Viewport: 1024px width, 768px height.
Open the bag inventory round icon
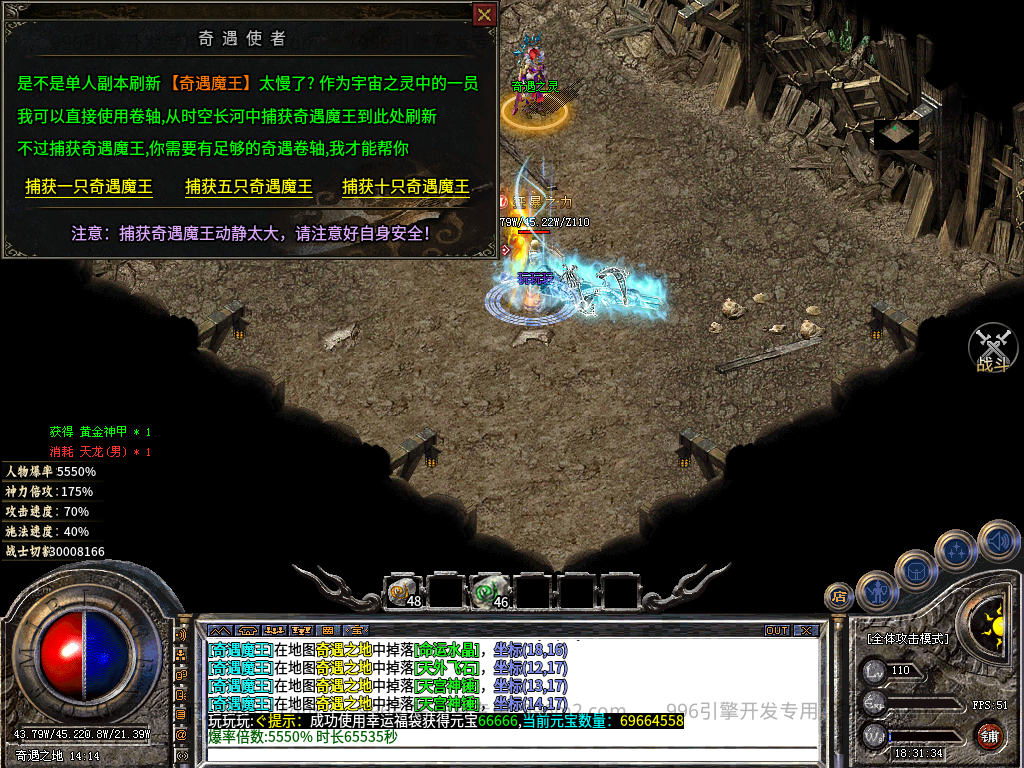[x=915, y=569]
